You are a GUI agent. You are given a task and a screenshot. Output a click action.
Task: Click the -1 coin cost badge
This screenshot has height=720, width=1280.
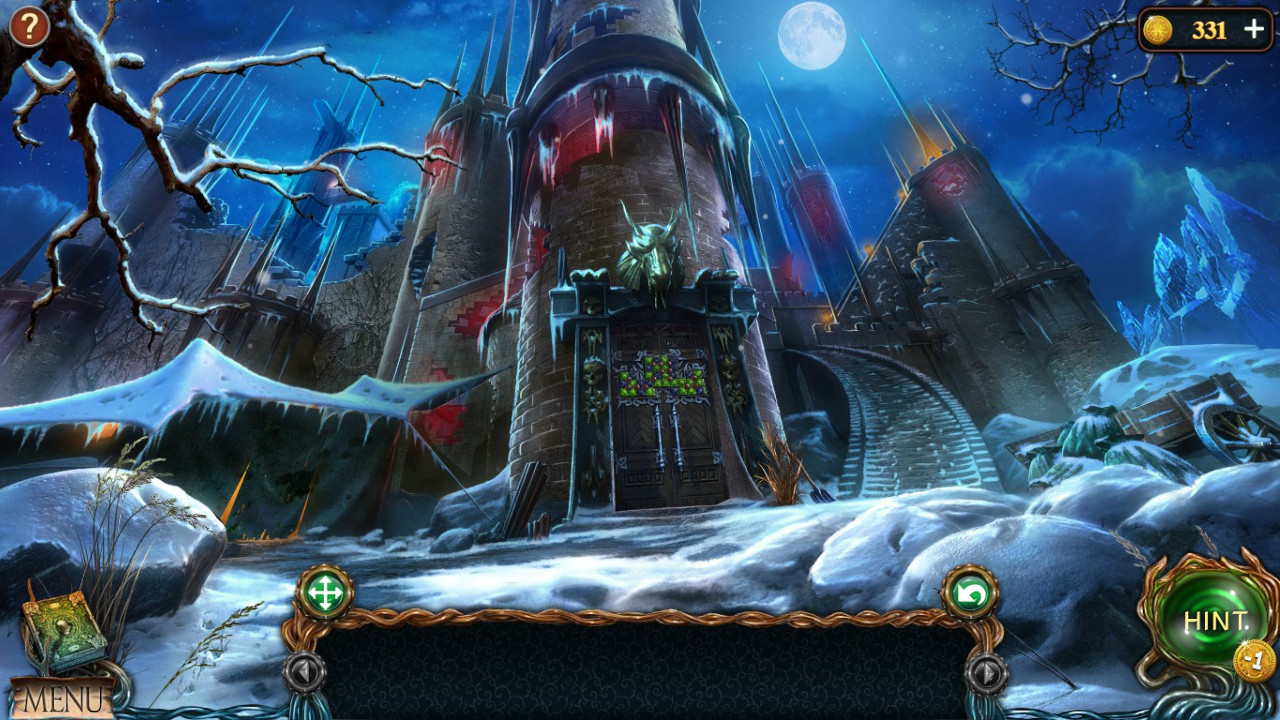(x=1252, y=657)
